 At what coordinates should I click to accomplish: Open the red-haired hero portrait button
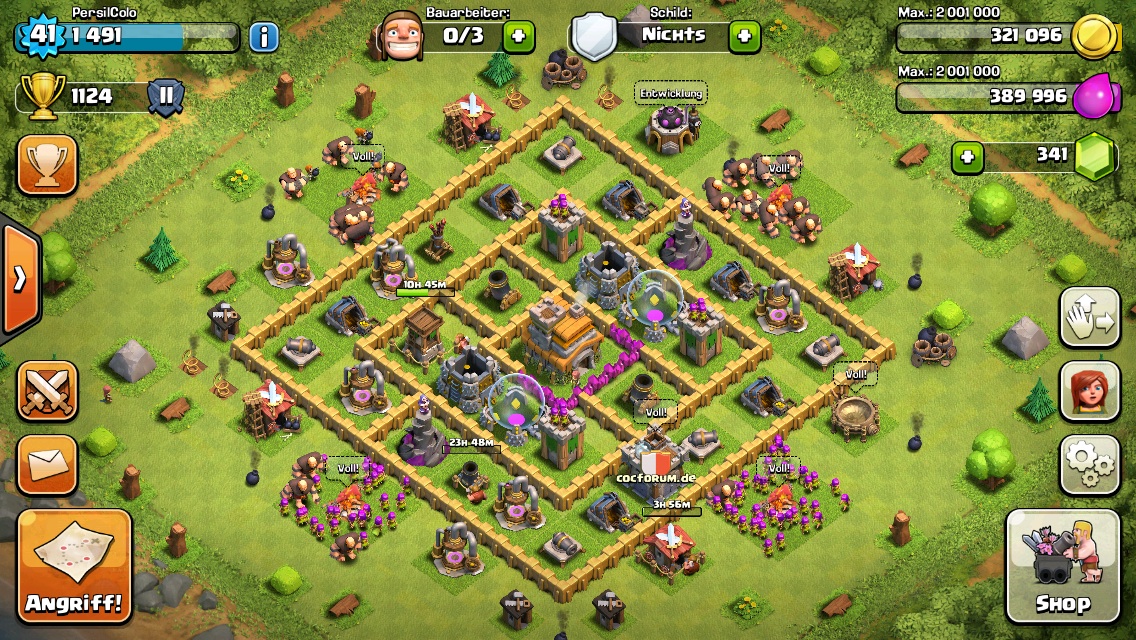(1089, 391)
